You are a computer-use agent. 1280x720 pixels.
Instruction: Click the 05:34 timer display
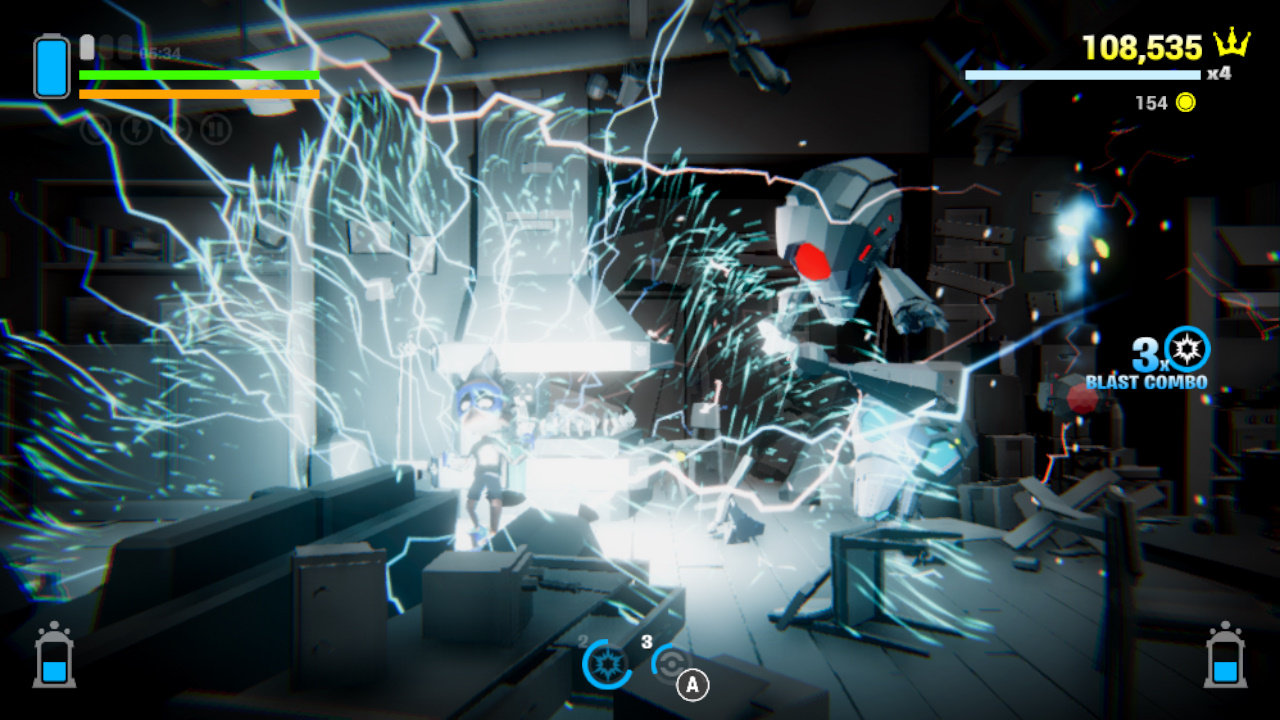(159, 52)
